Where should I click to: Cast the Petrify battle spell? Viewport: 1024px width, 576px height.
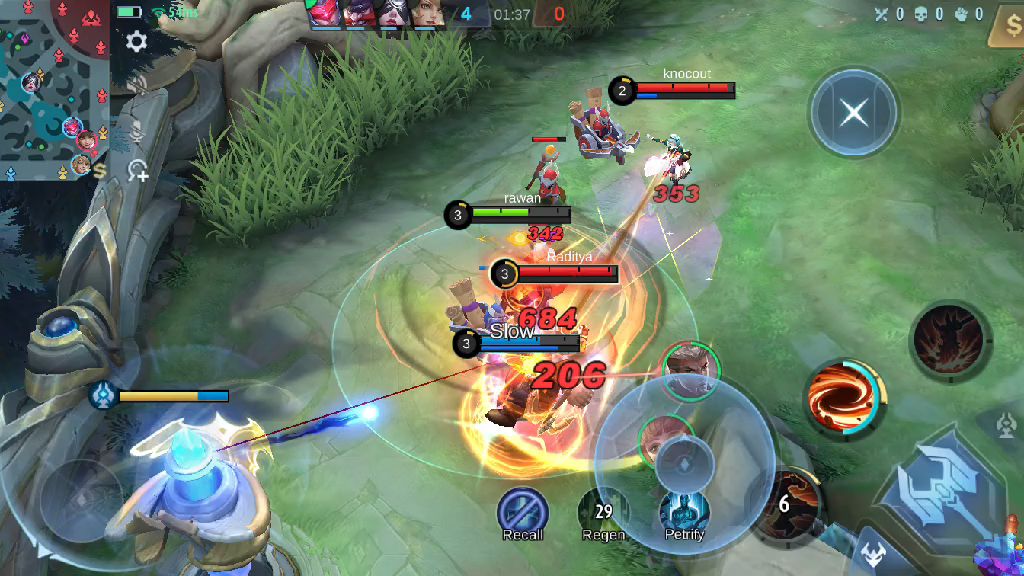[685, 511]
